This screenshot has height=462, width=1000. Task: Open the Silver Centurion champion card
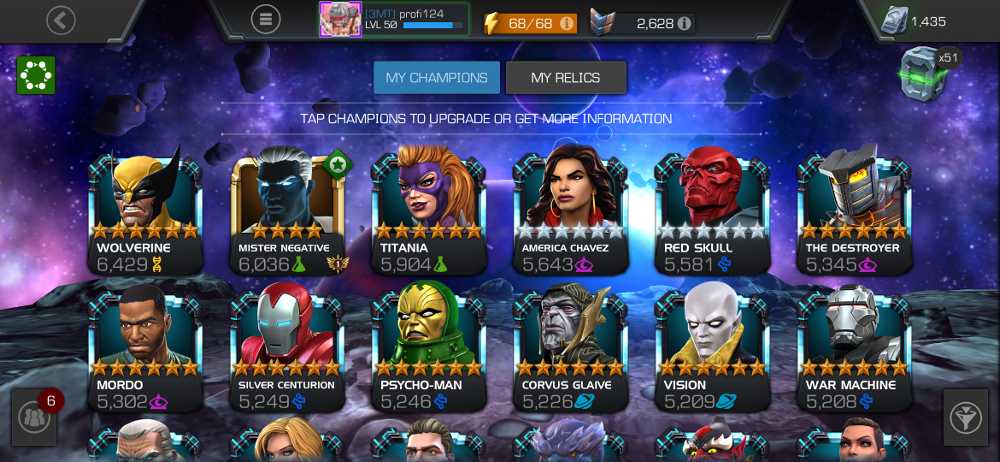pos(287,348)
